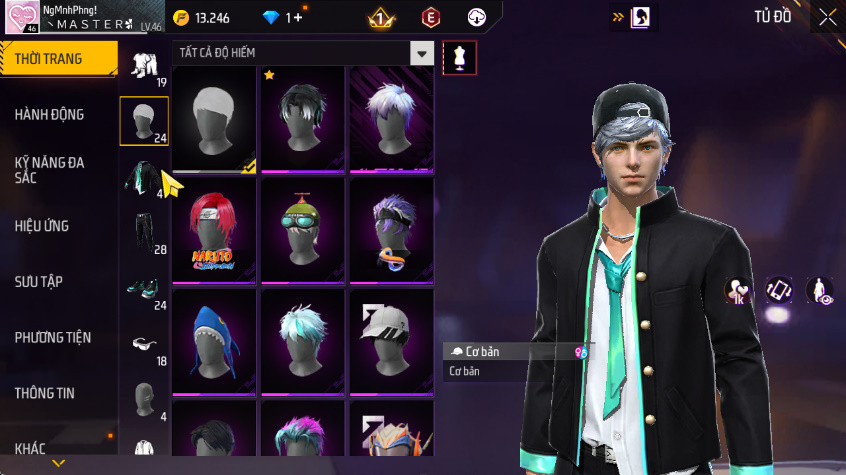The height and width of the screenshot is (475, 846).
Task: Pick the green propeller helmet with goggles
Action: [303, 232]
